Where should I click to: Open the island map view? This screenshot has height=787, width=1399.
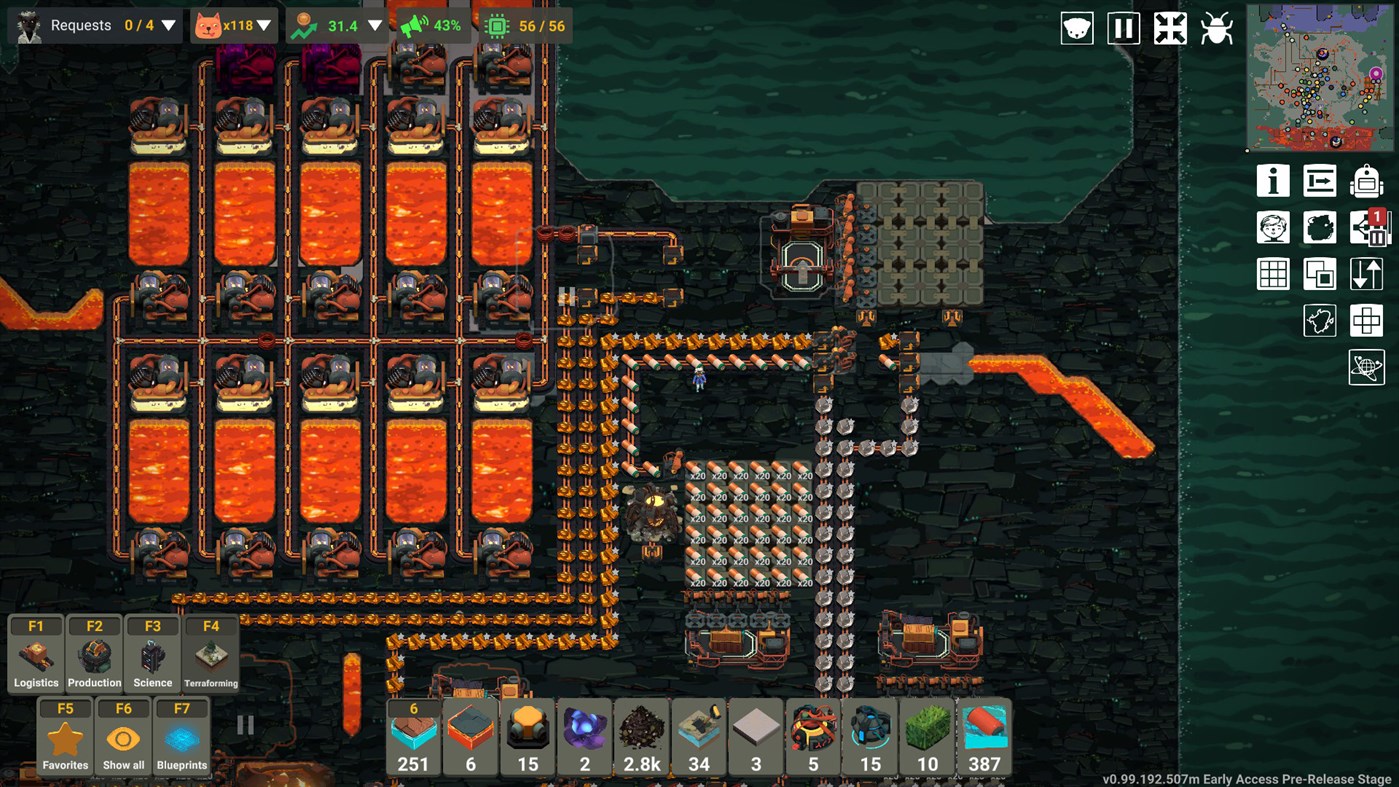1320,320
